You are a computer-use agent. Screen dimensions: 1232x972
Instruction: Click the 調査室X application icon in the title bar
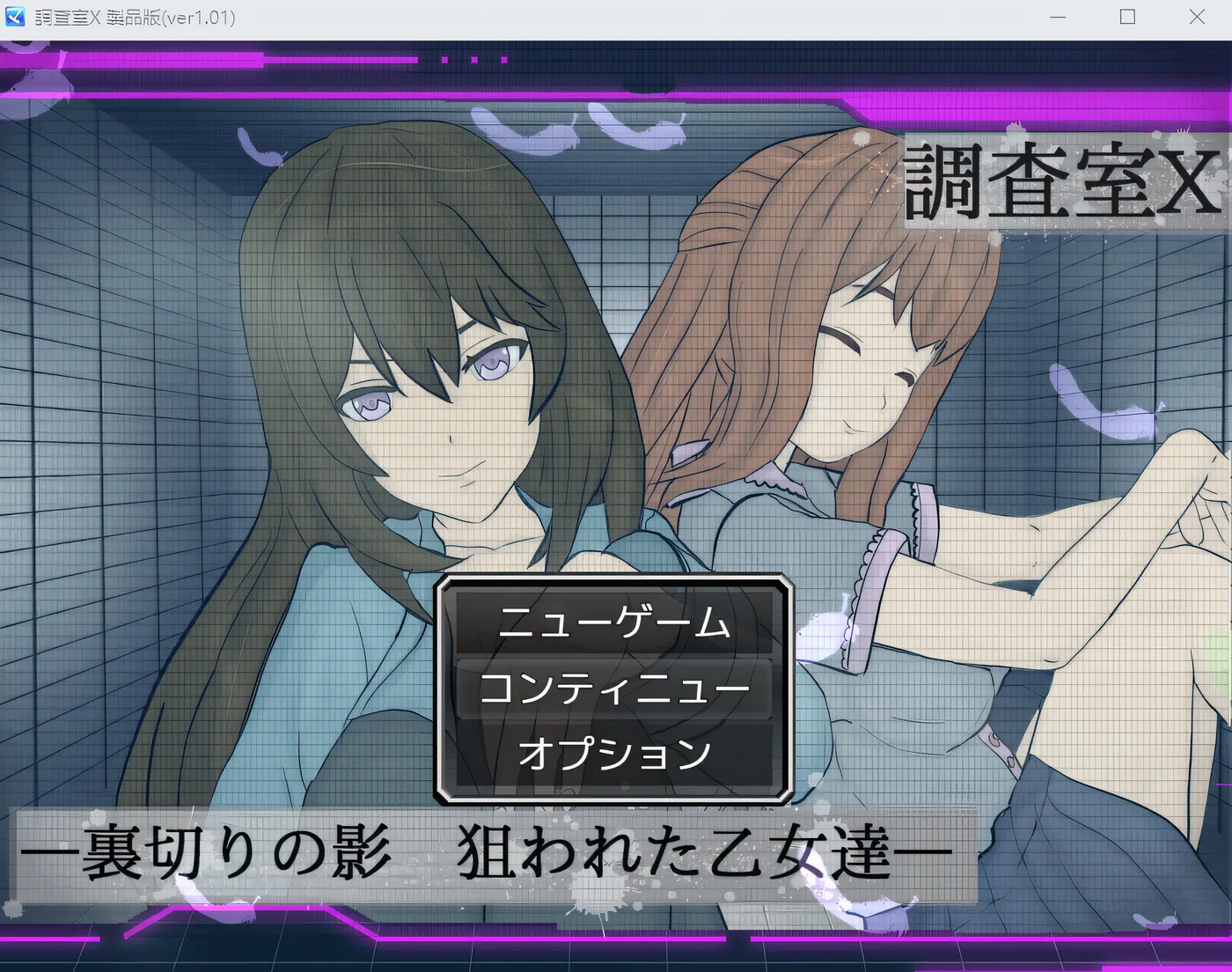[14, 18]
